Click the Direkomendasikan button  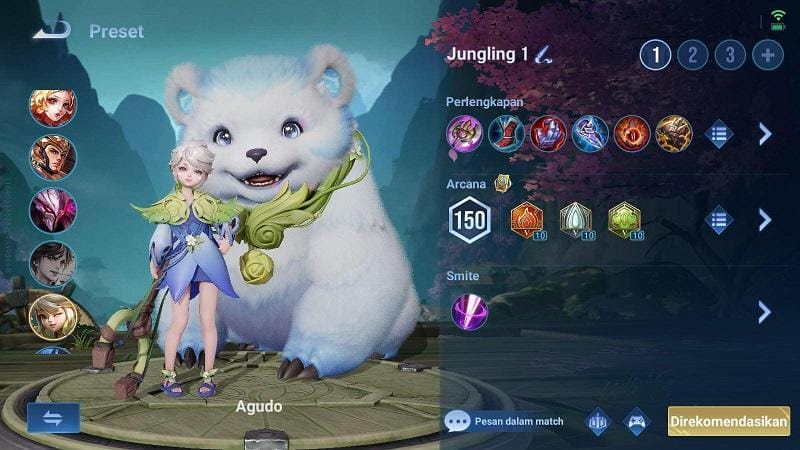click(729, 421)
